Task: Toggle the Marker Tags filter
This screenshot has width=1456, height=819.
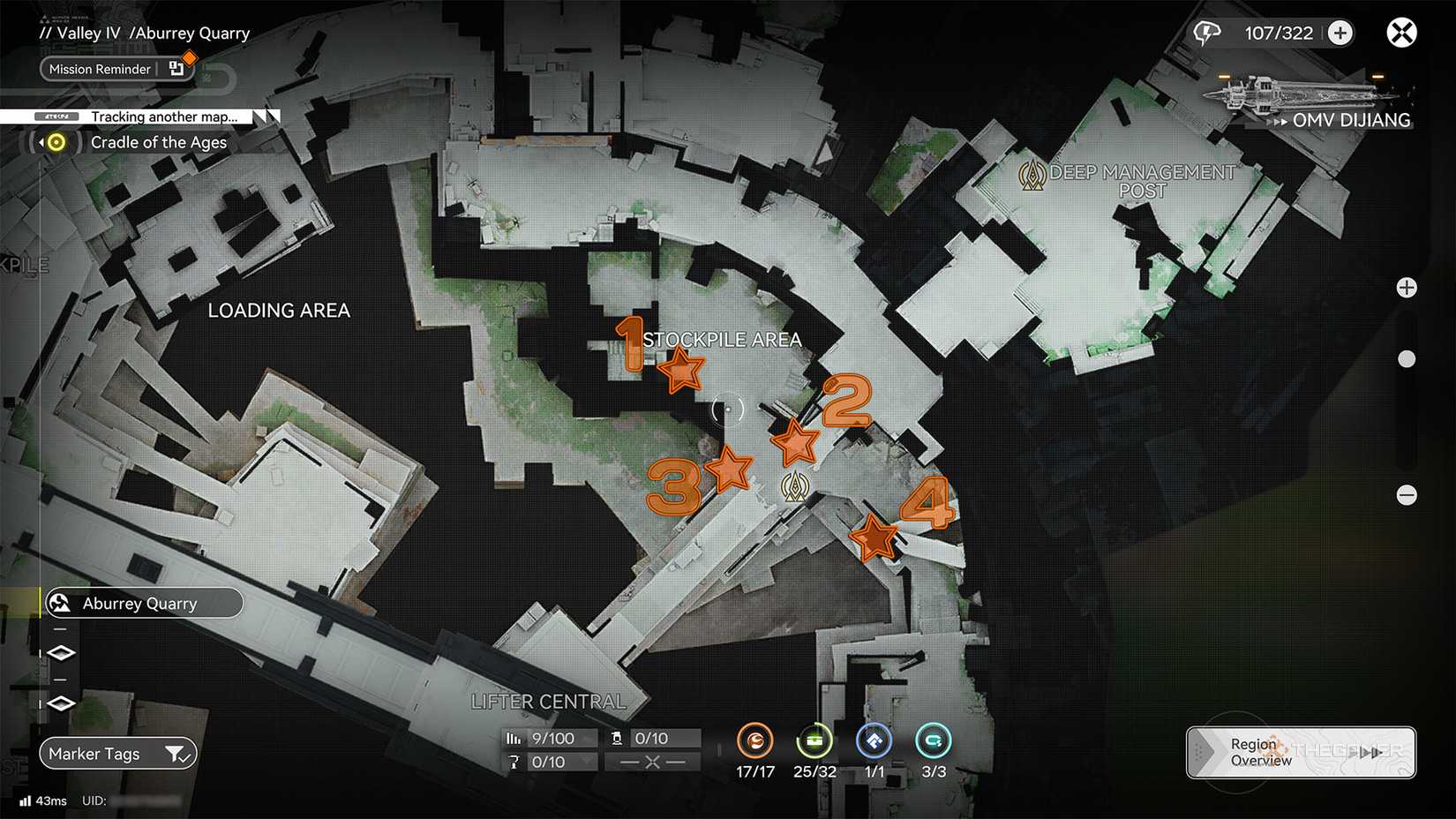Action: tap(117, 753)
